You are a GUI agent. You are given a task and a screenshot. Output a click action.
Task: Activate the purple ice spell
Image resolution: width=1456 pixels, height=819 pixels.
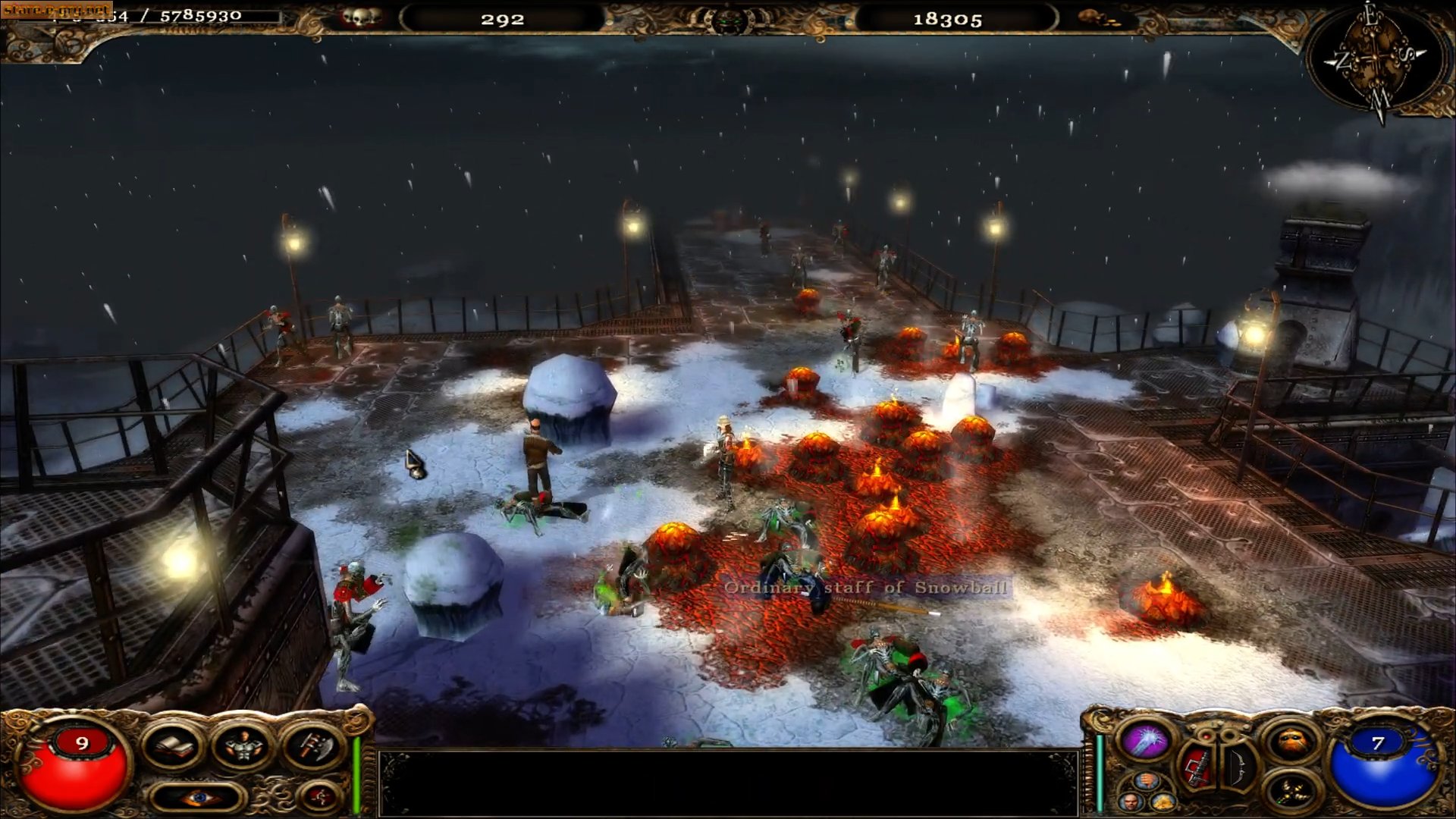point(1147,740)
